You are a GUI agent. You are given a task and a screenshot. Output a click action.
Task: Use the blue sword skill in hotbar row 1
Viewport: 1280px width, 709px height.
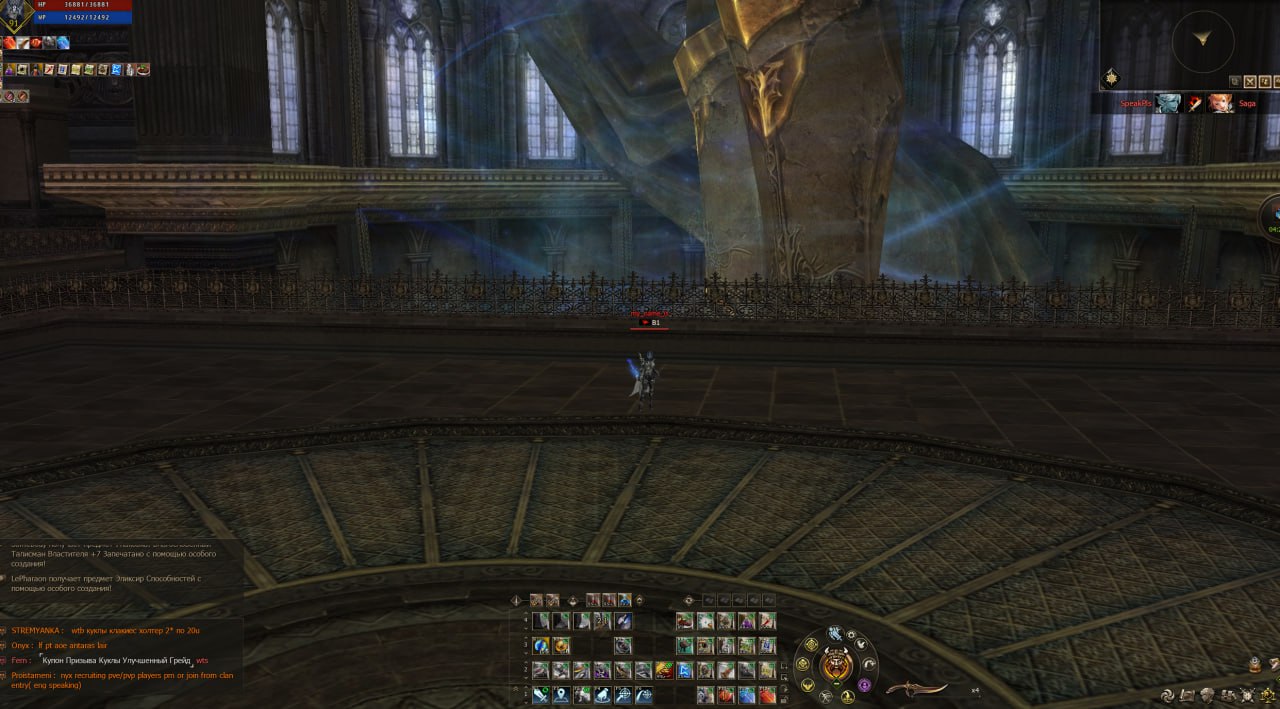541,695
